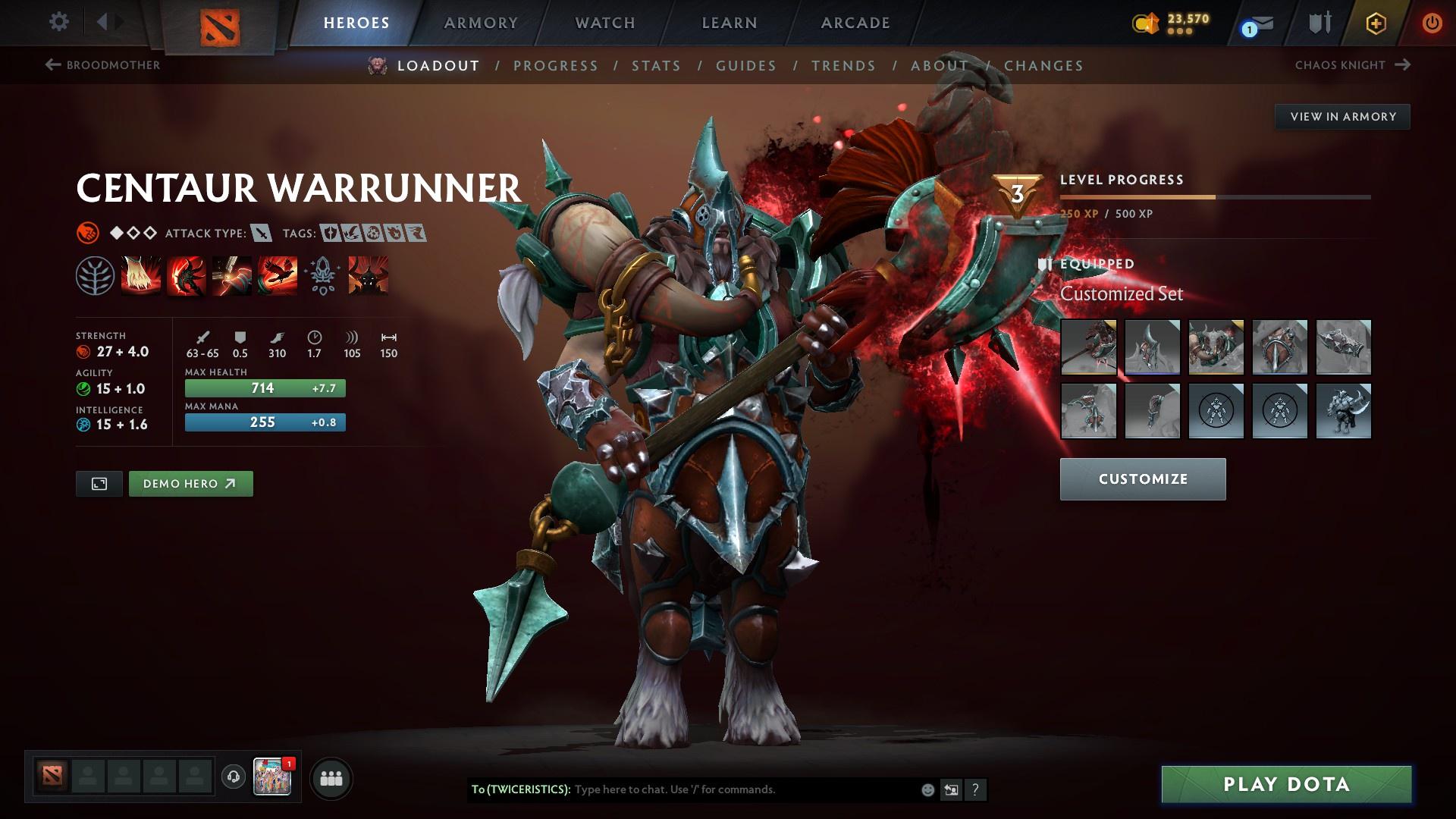This screenshot has width=1456, height=819.
Task: Open the hero's innate facet leaf icon
Action: pos(96,276)
